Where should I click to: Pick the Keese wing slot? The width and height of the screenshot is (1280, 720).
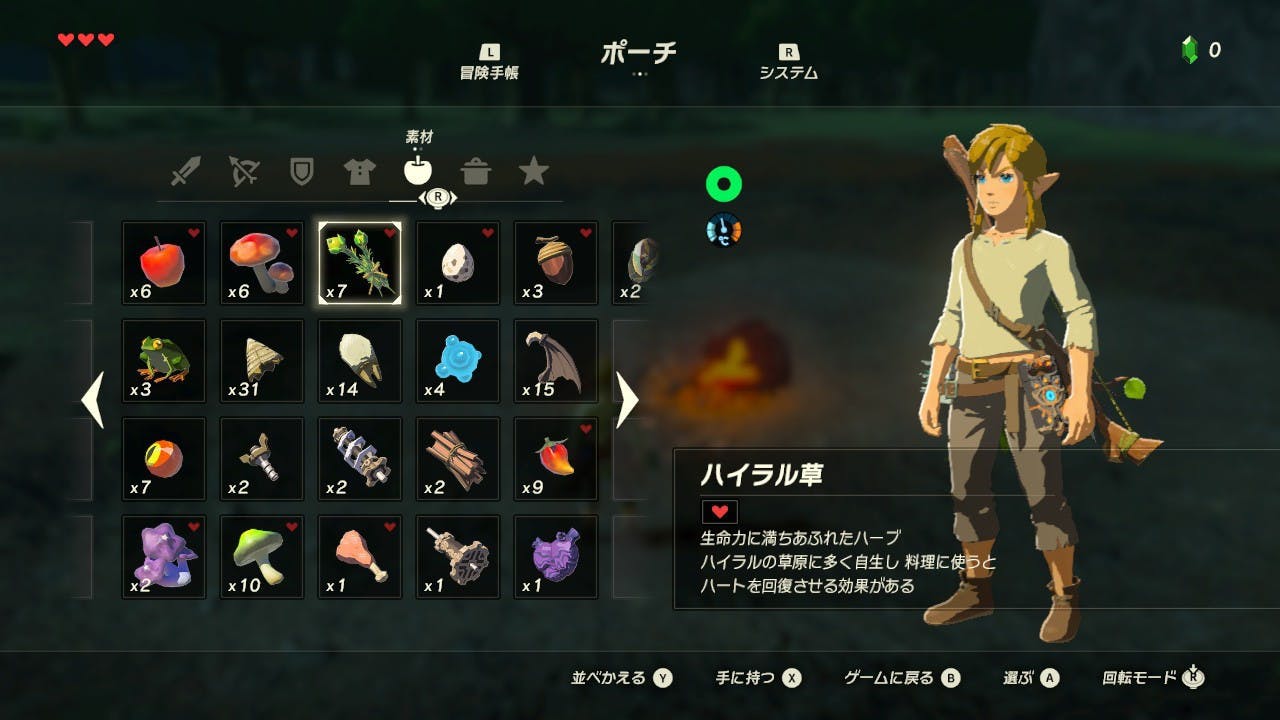tap(556, 361)
